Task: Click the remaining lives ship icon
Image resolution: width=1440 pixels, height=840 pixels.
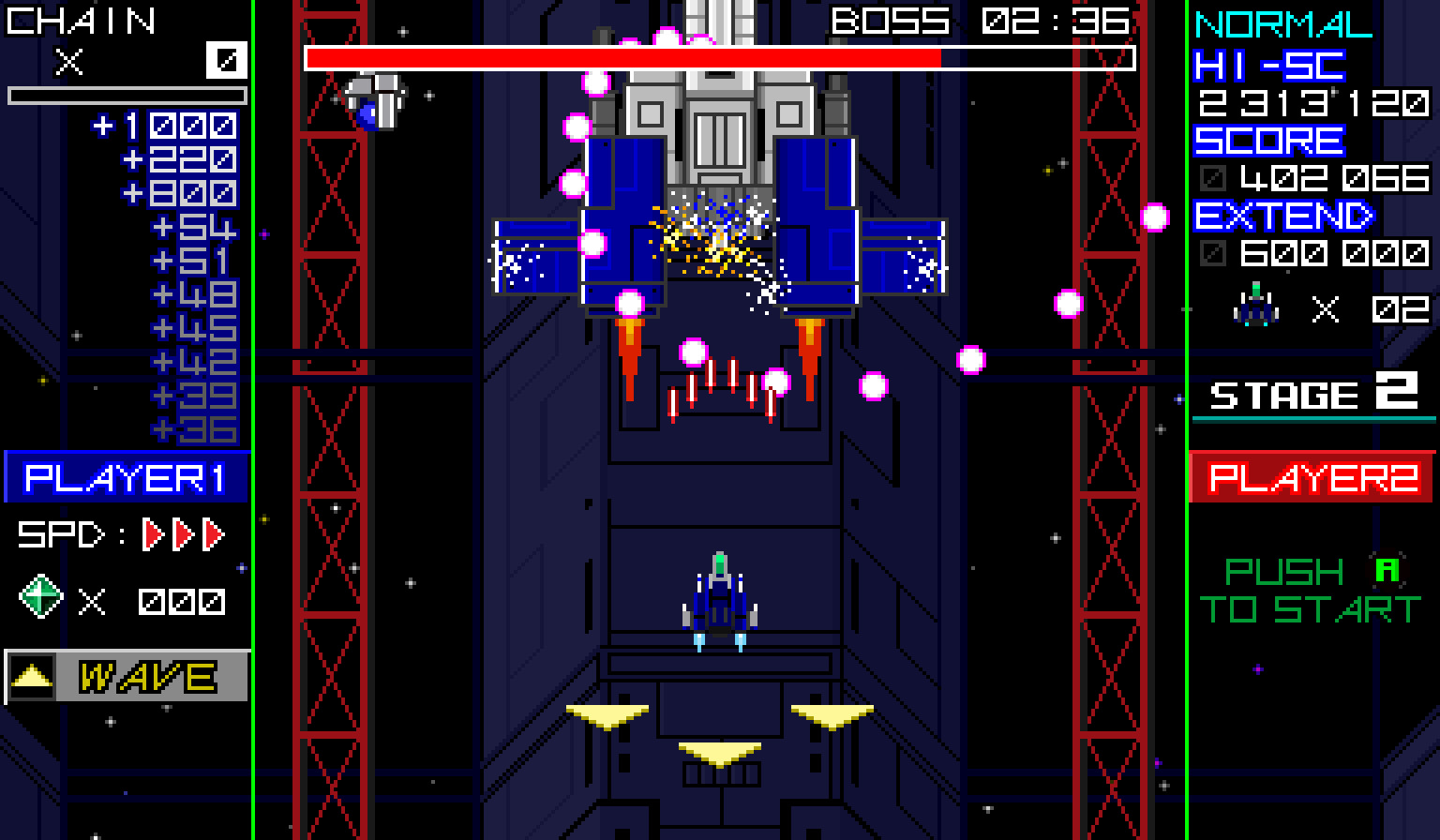Action: (1256, 307)
